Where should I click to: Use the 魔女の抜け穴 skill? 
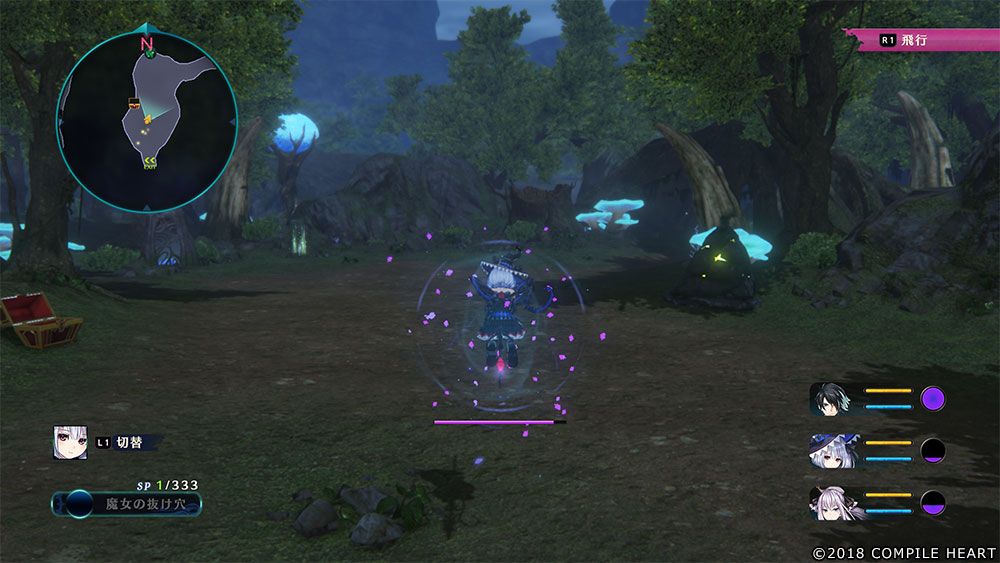coord(127,504)
